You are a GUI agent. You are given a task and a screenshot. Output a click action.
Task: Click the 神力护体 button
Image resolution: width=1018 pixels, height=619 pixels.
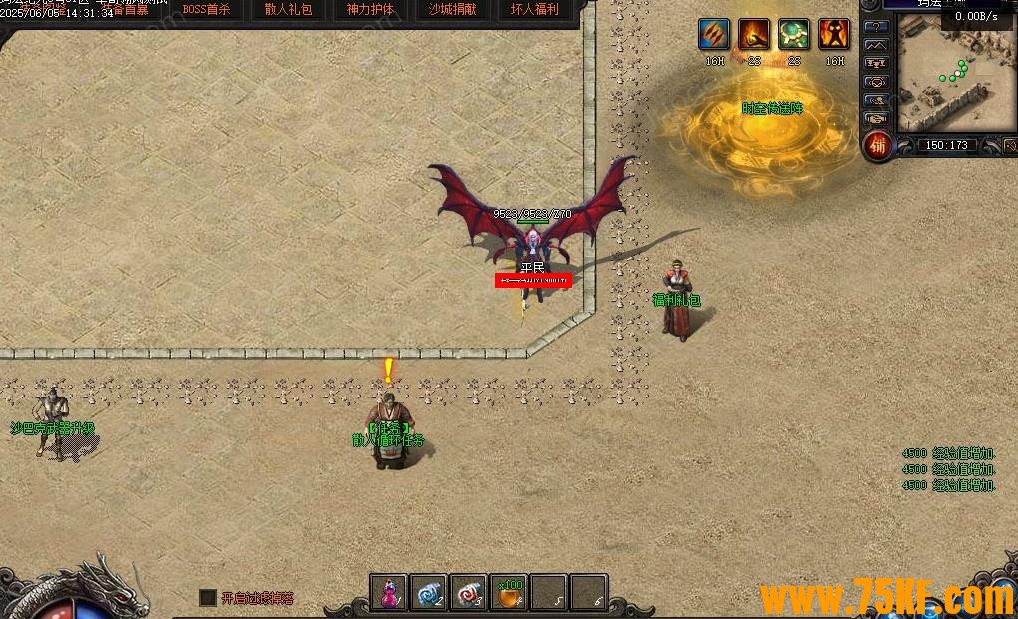(x=370, y=10)
